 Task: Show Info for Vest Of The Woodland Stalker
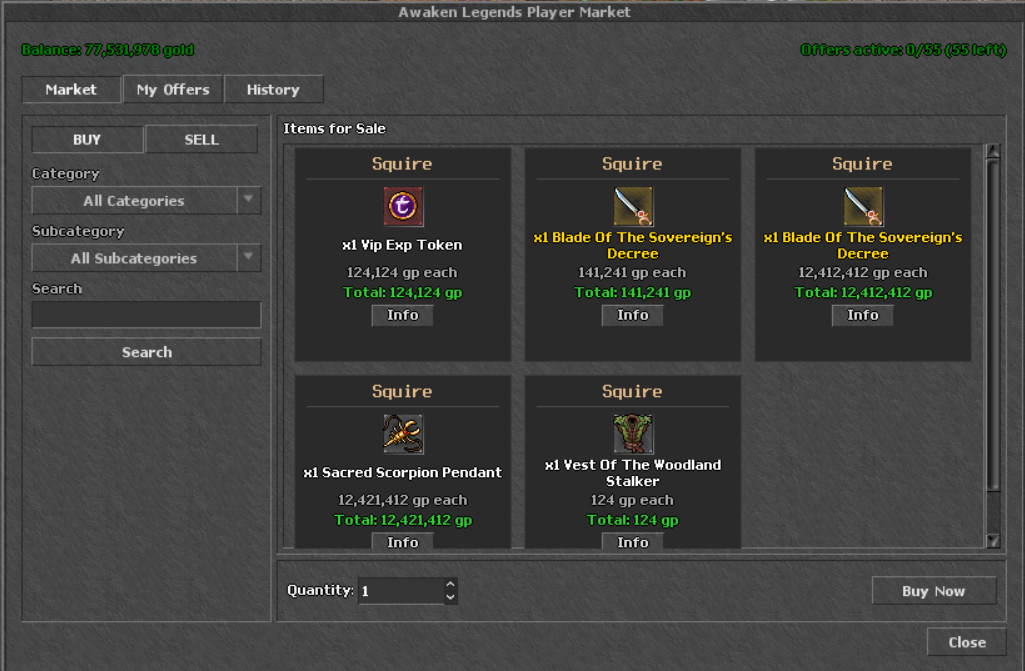click(x=633, y=542)
